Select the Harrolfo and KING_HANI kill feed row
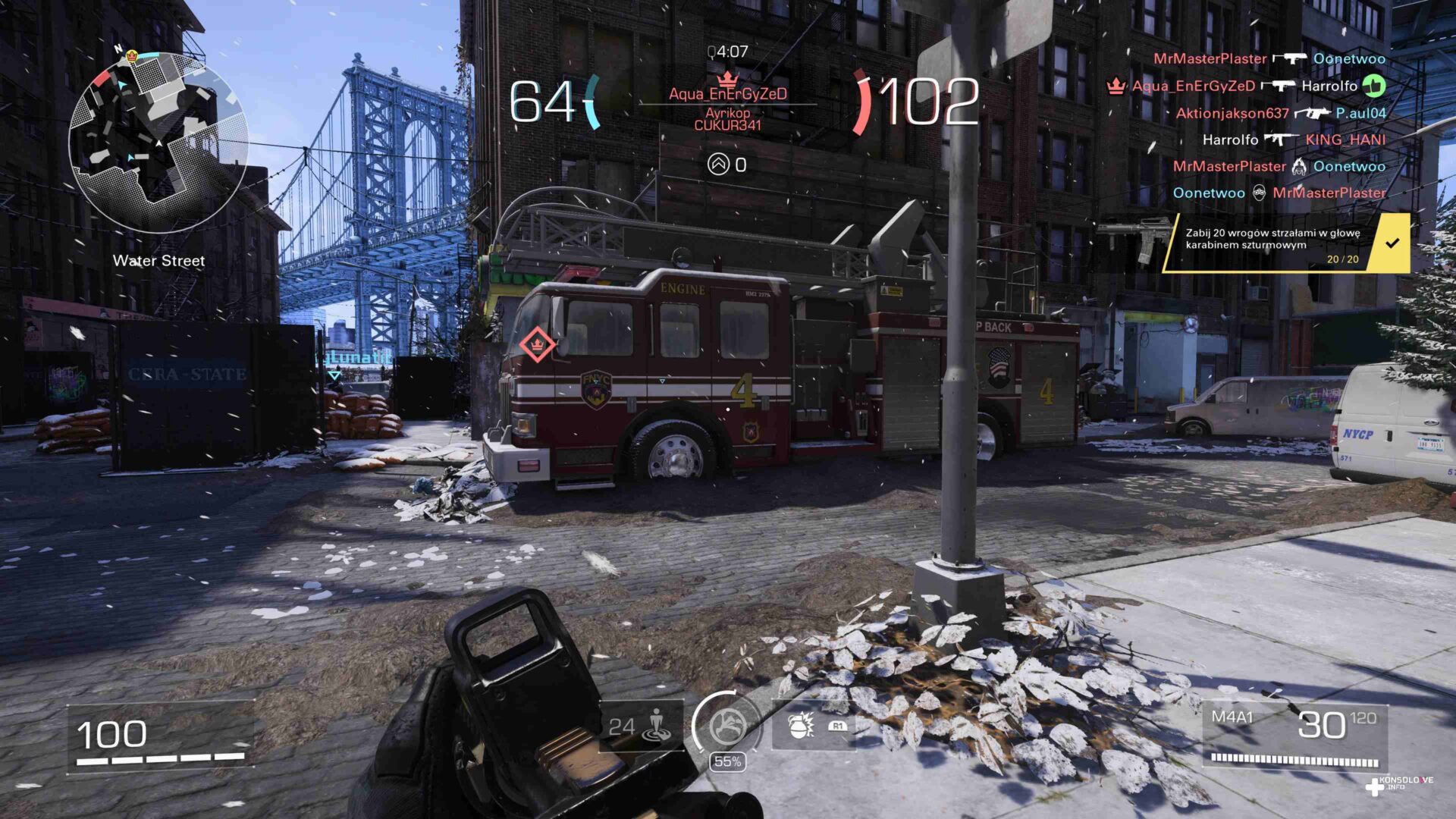The height and width of the screenshot is (819, 1456). coord(1293,140)
